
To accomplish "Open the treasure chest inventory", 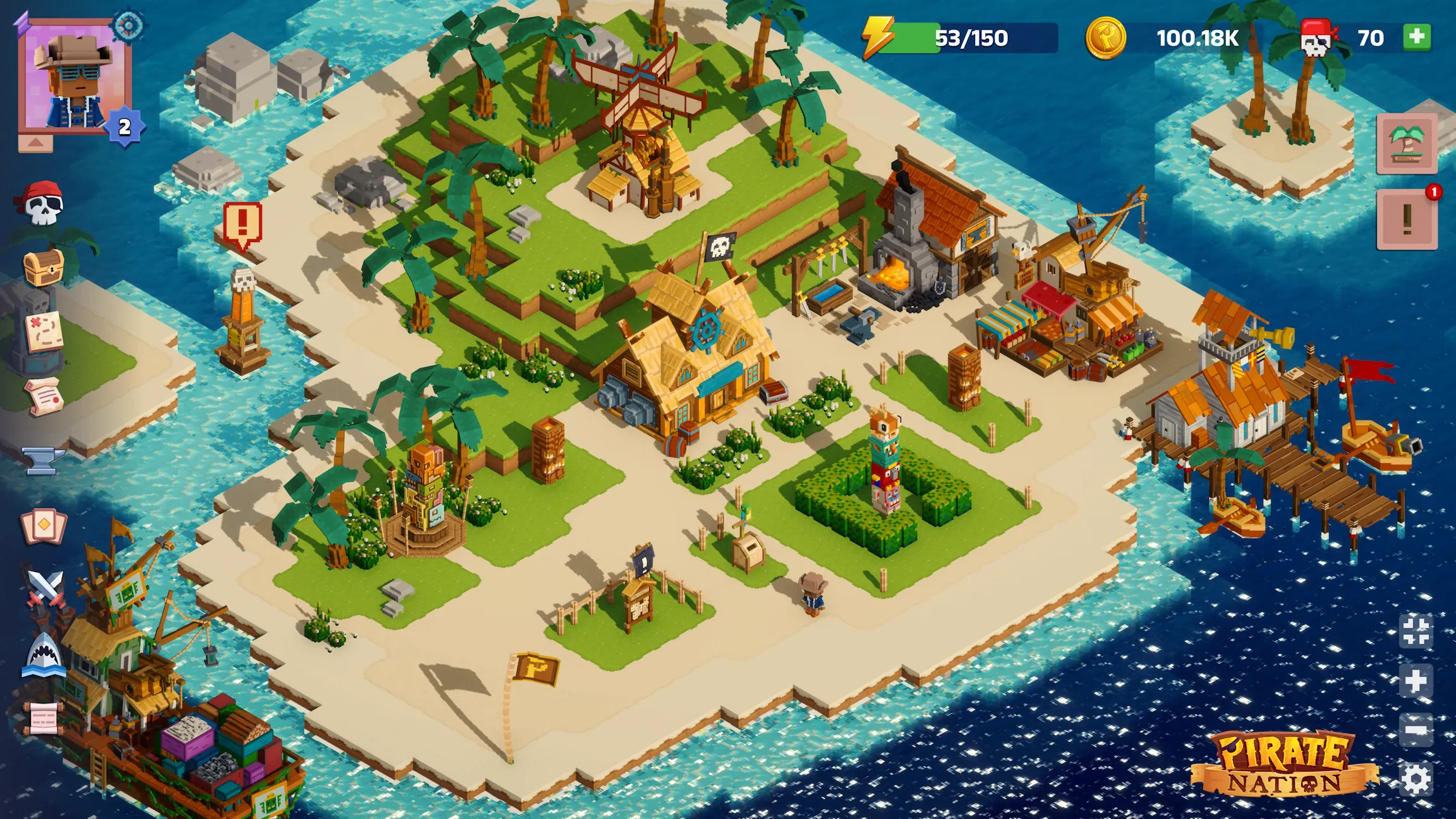I will click(x=43, y=268).
